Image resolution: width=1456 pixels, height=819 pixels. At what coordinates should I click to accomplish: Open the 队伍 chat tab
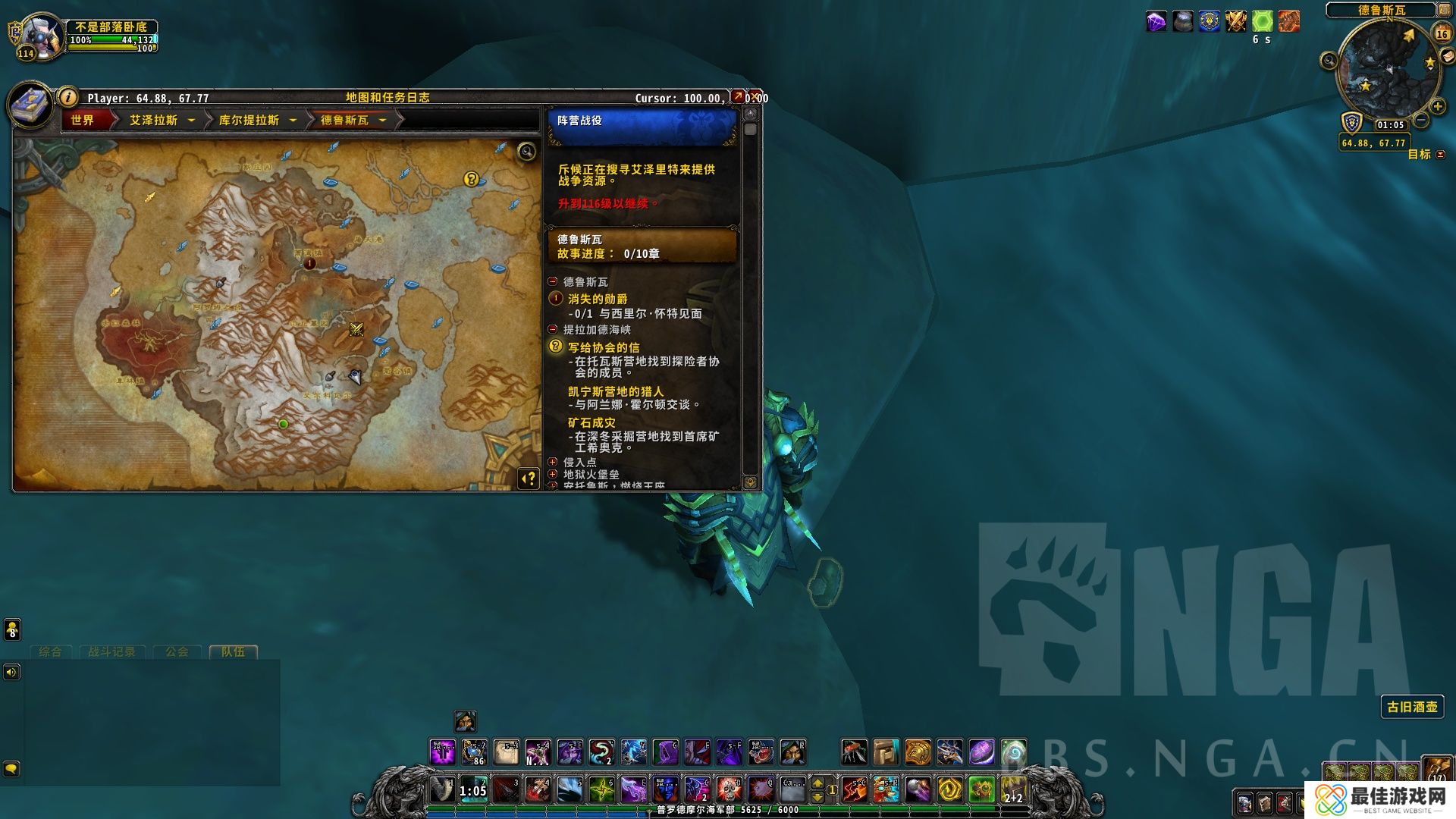point(233,652)
